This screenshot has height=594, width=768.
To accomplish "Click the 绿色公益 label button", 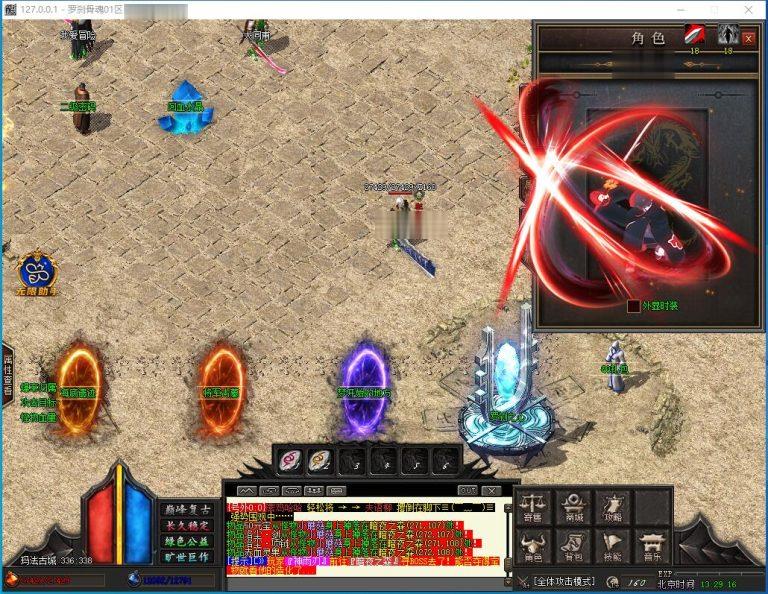I will pos(185,541).
